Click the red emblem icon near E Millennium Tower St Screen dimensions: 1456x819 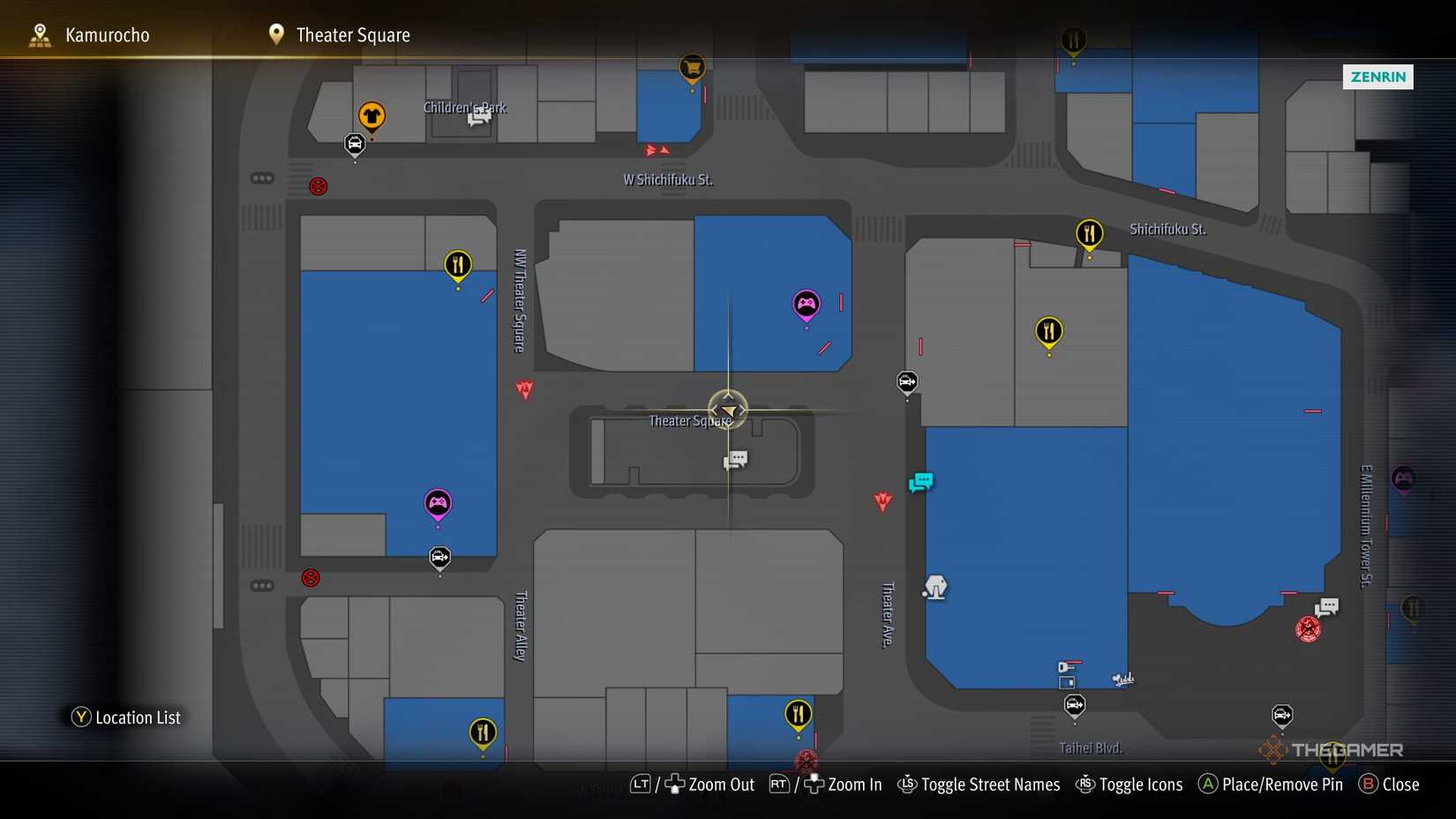point(1310,628)
